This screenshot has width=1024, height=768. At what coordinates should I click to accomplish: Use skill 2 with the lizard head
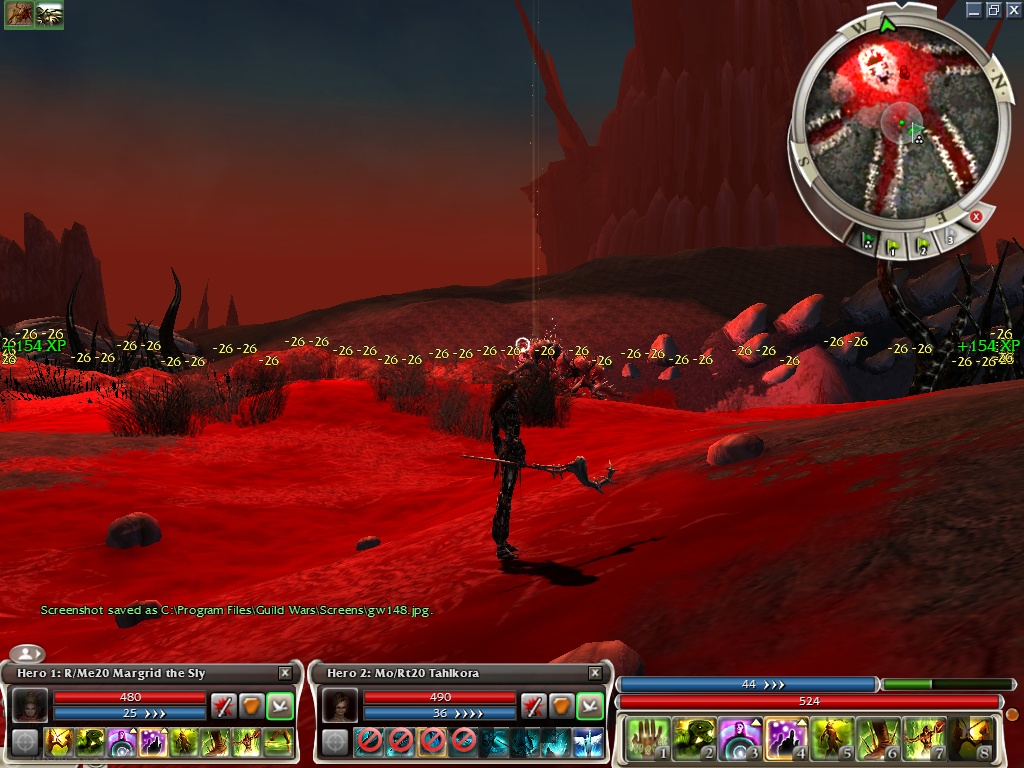coord(691,739)
